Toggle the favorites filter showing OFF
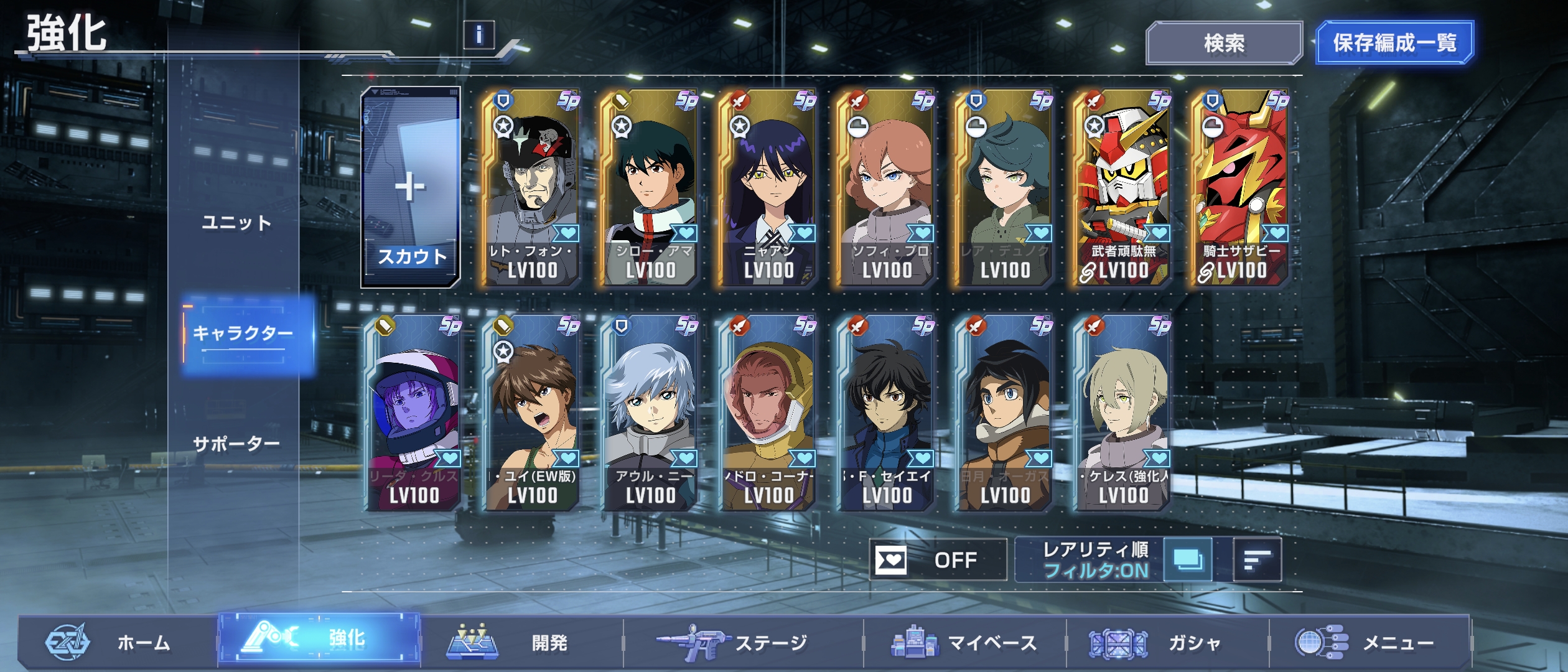The image size is (1568, 672). pyautogui.click(x=937, y=560)
